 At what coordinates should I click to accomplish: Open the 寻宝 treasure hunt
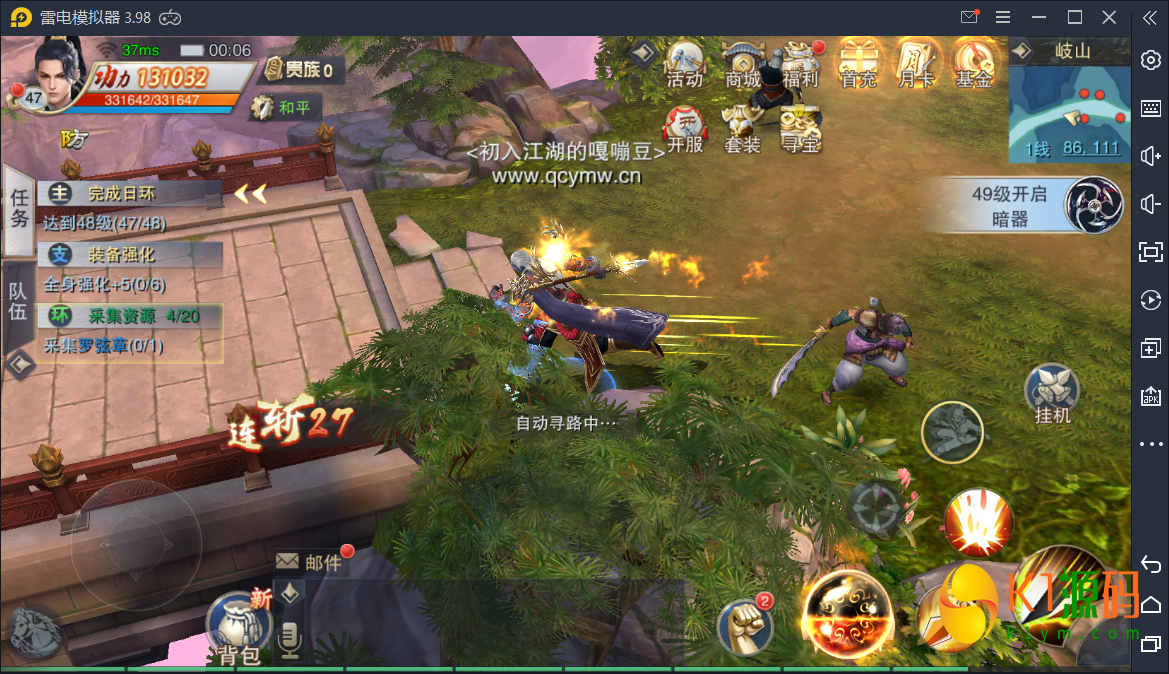[801, 129]
